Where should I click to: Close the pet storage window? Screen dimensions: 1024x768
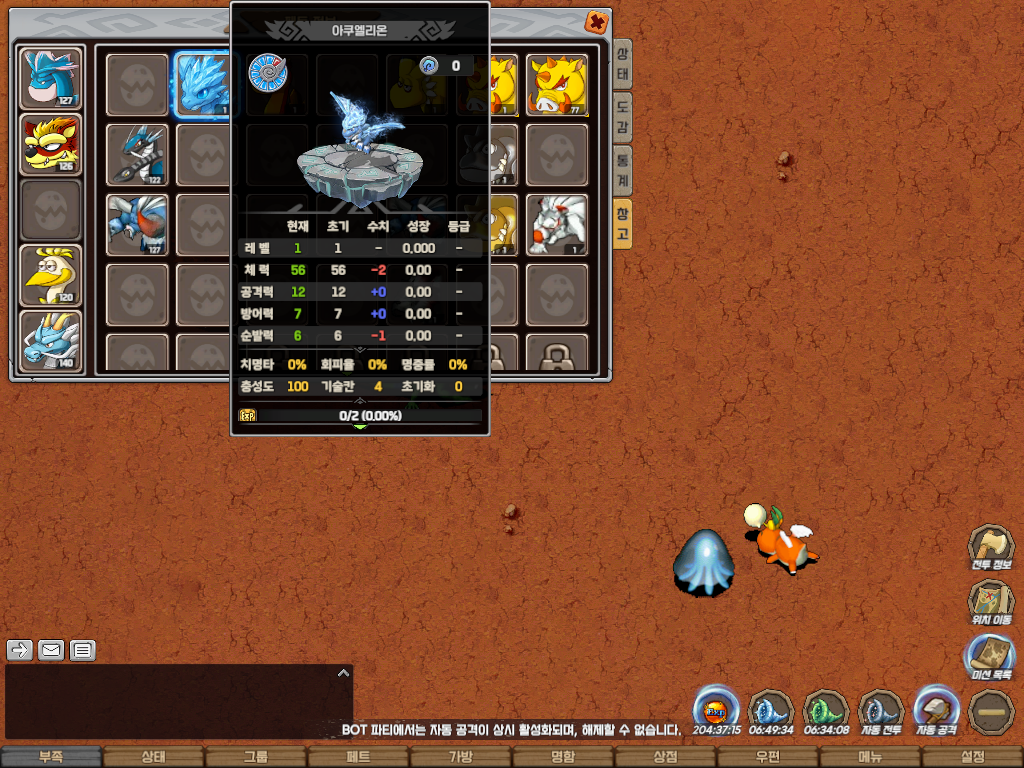[x=596, y=21]
